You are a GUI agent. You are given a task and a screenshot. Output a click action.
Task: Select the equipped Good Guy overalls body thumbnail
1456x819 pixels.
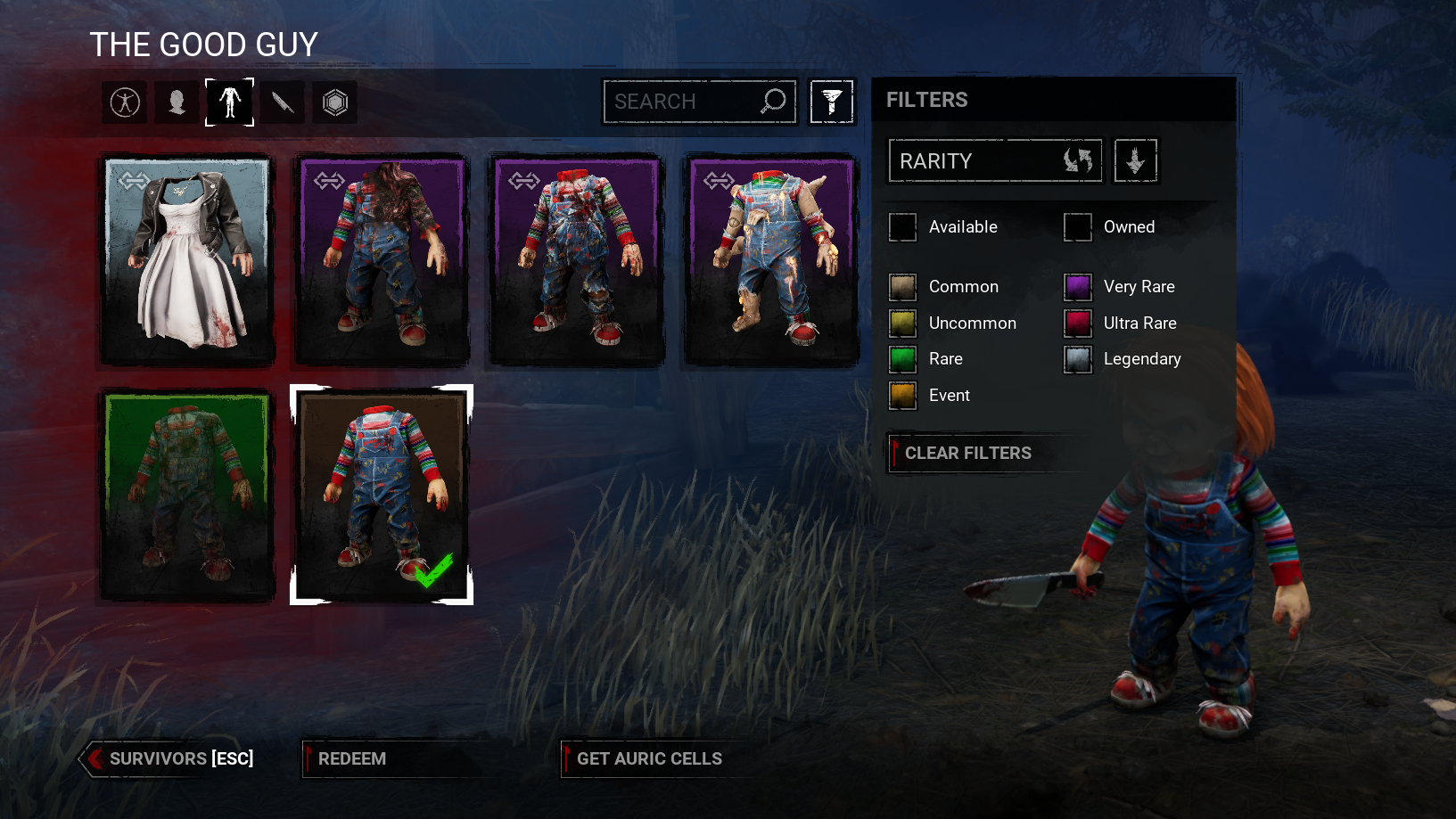pos(382,495)
